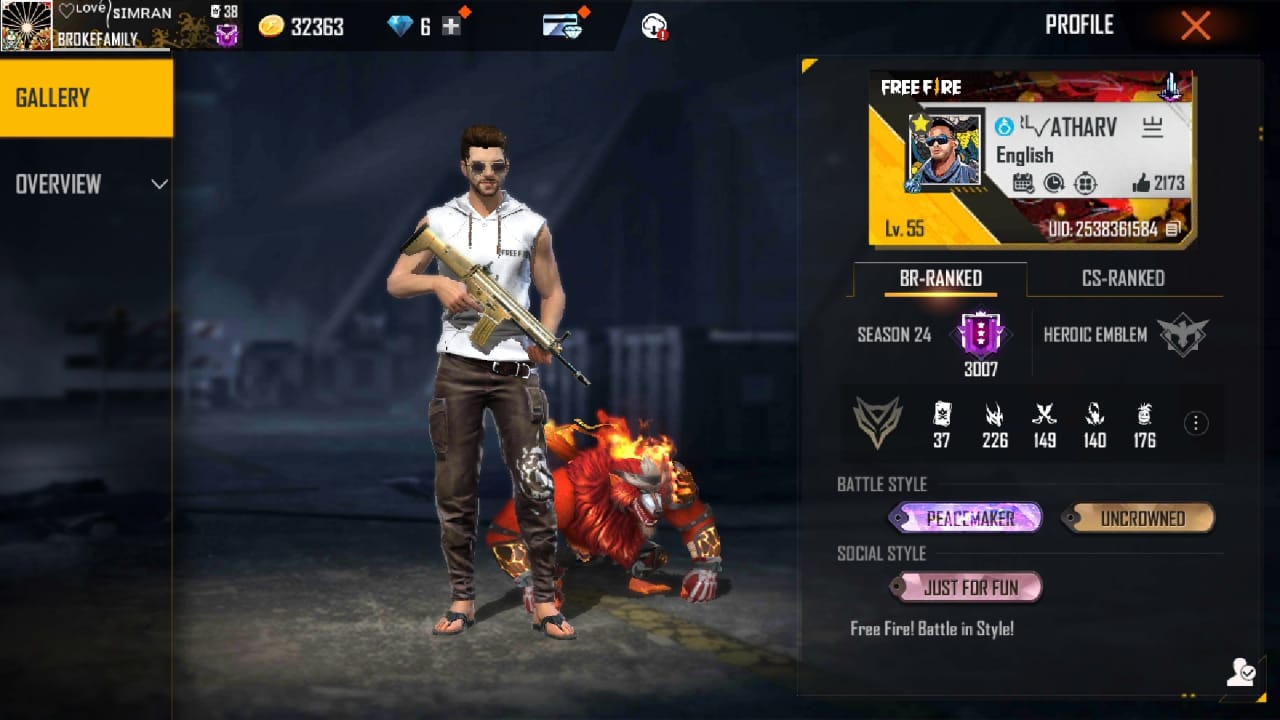
Task: Expand the Overview menu
Action: [x=88, y=184]
